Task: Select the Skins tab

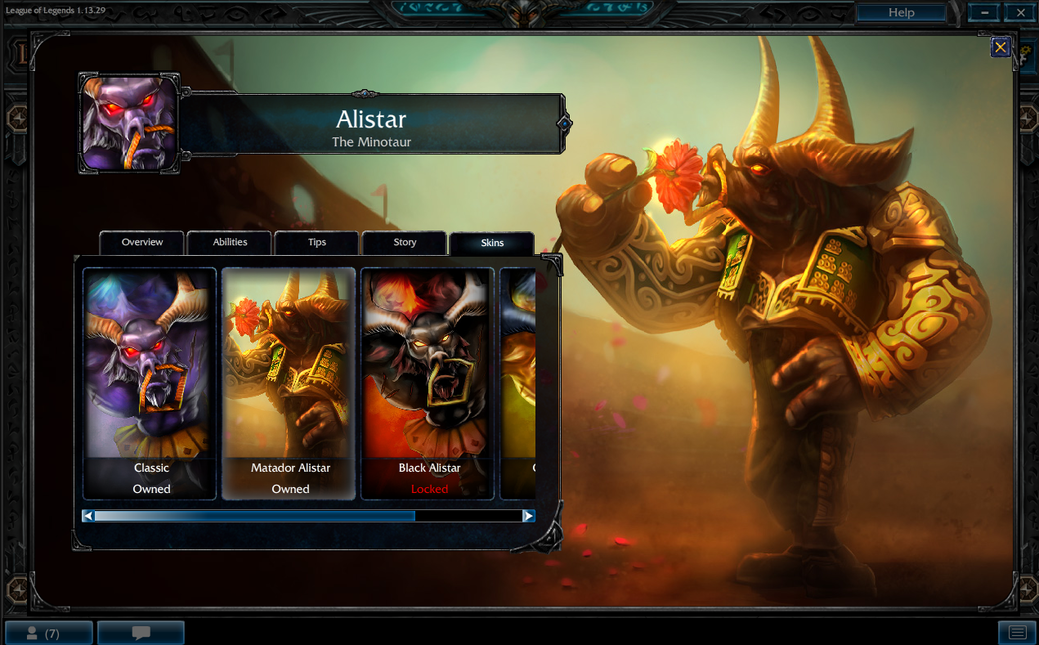Action: pyautogui.click(x=492, y=243)
